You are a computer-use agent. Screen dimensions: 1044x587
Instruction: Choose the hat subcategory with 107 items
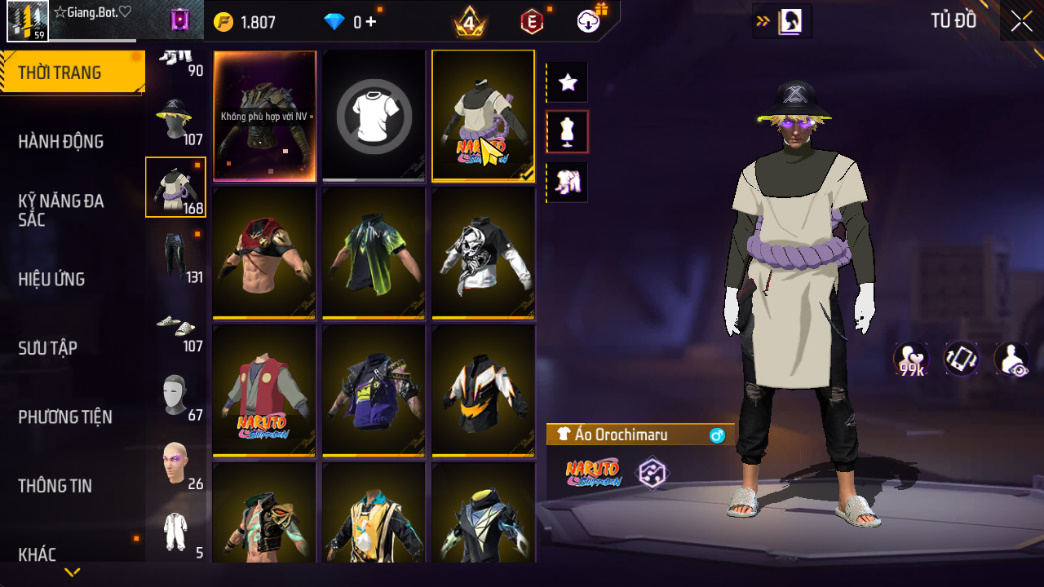tap(175, 121)
